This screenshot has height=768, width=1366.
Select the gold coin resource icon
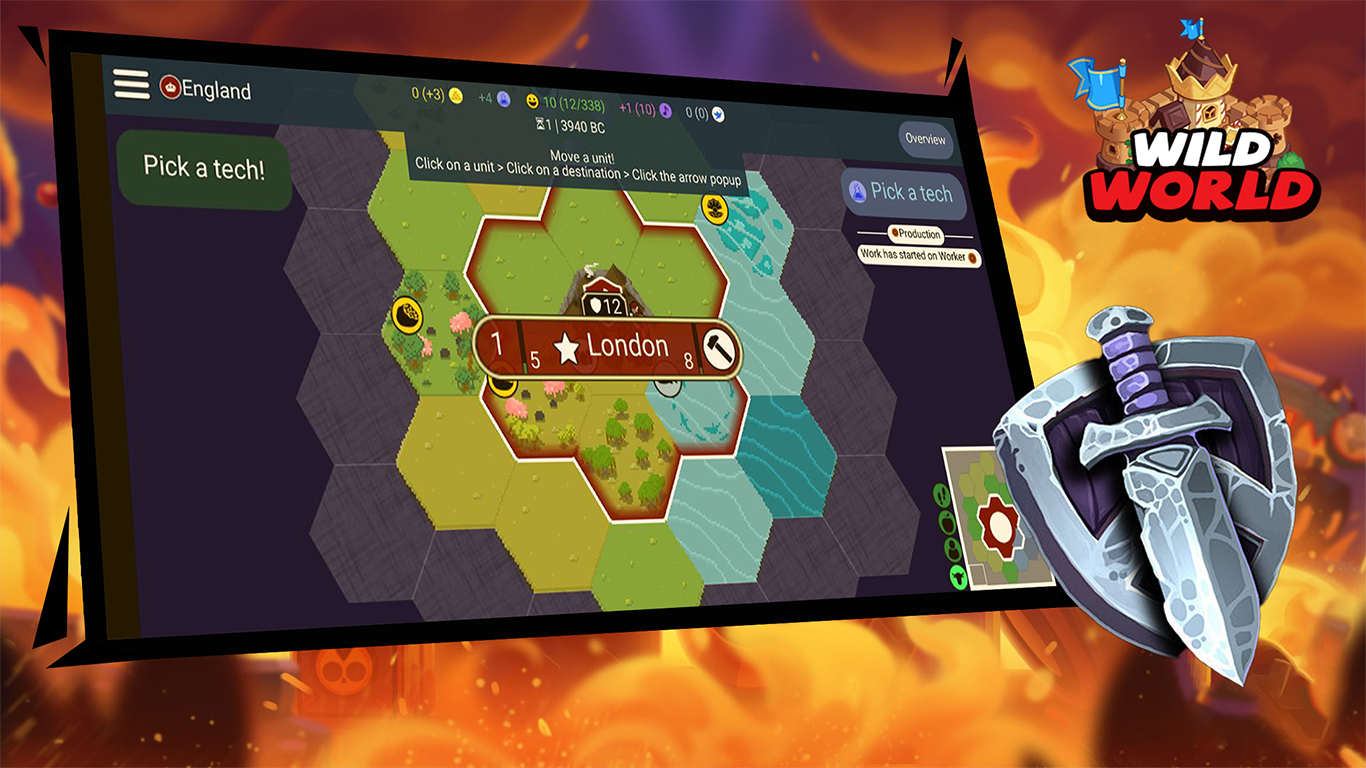pyautogui.click(x=455, y=96)
